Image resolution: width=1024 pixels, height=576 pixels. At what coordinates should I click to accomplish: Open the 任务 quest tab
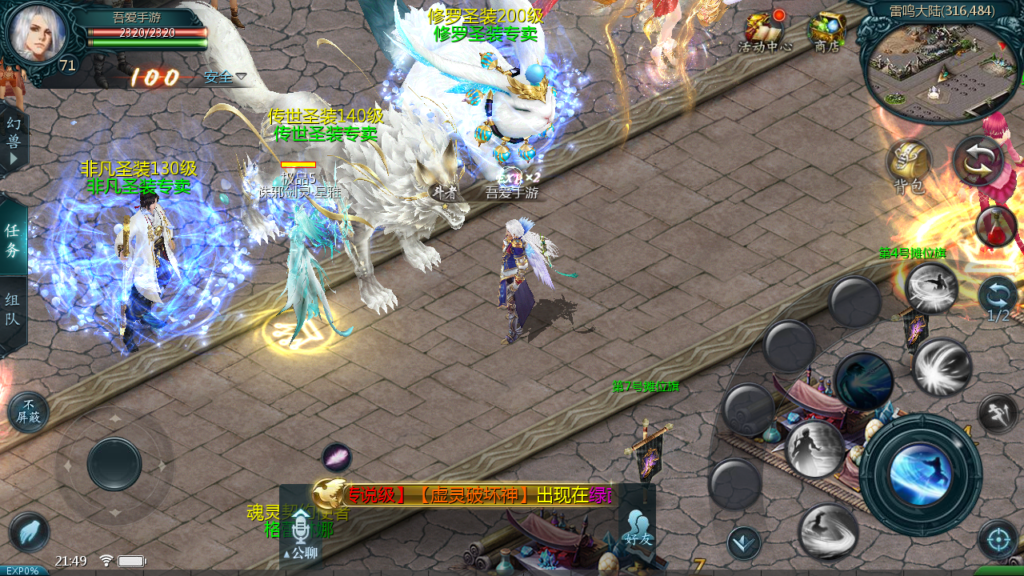pos(12,241)
